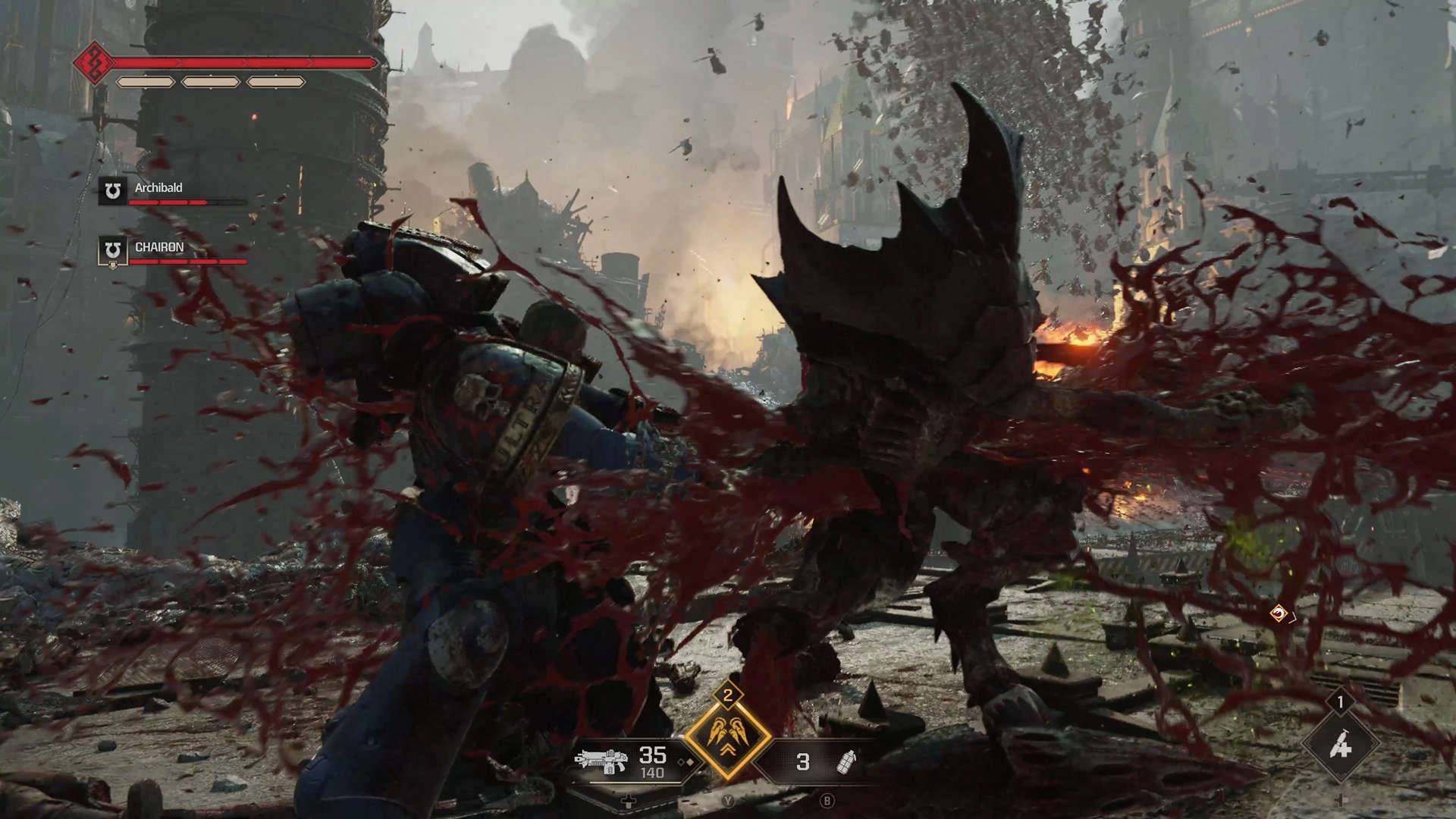Use the medicae stim diamond icon
The height and width of the screenshot is (819, 1456).
[x=1340, y=746]
